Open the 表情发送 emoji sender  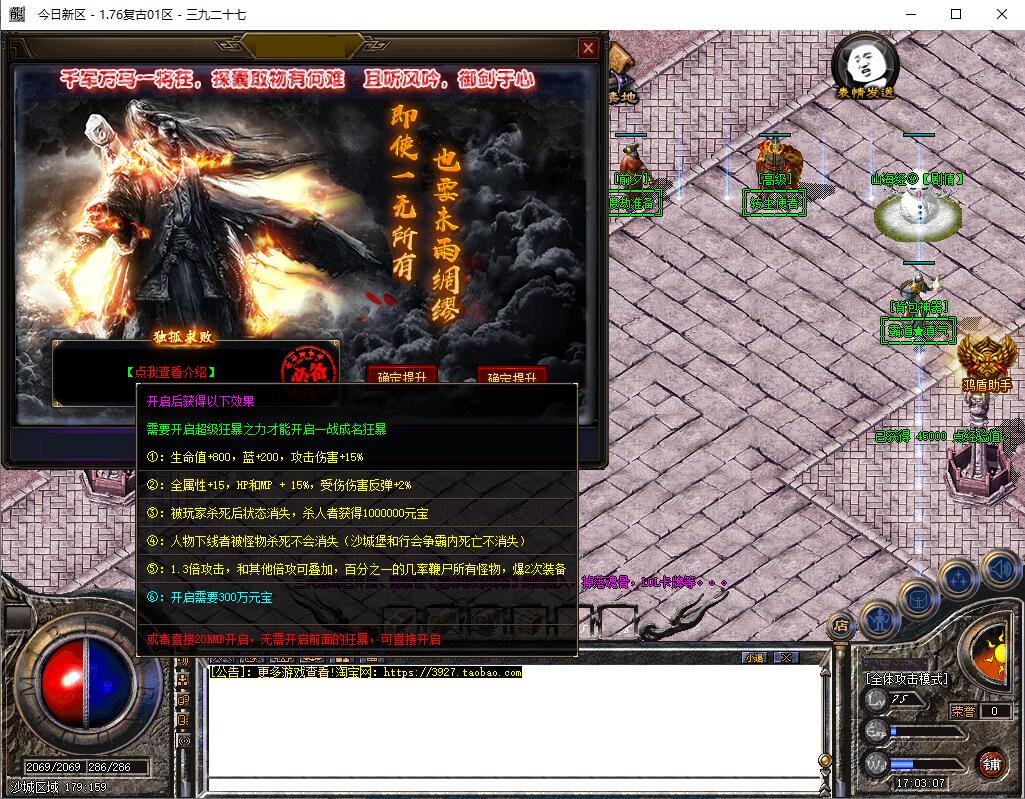click(x=866, y=68)
